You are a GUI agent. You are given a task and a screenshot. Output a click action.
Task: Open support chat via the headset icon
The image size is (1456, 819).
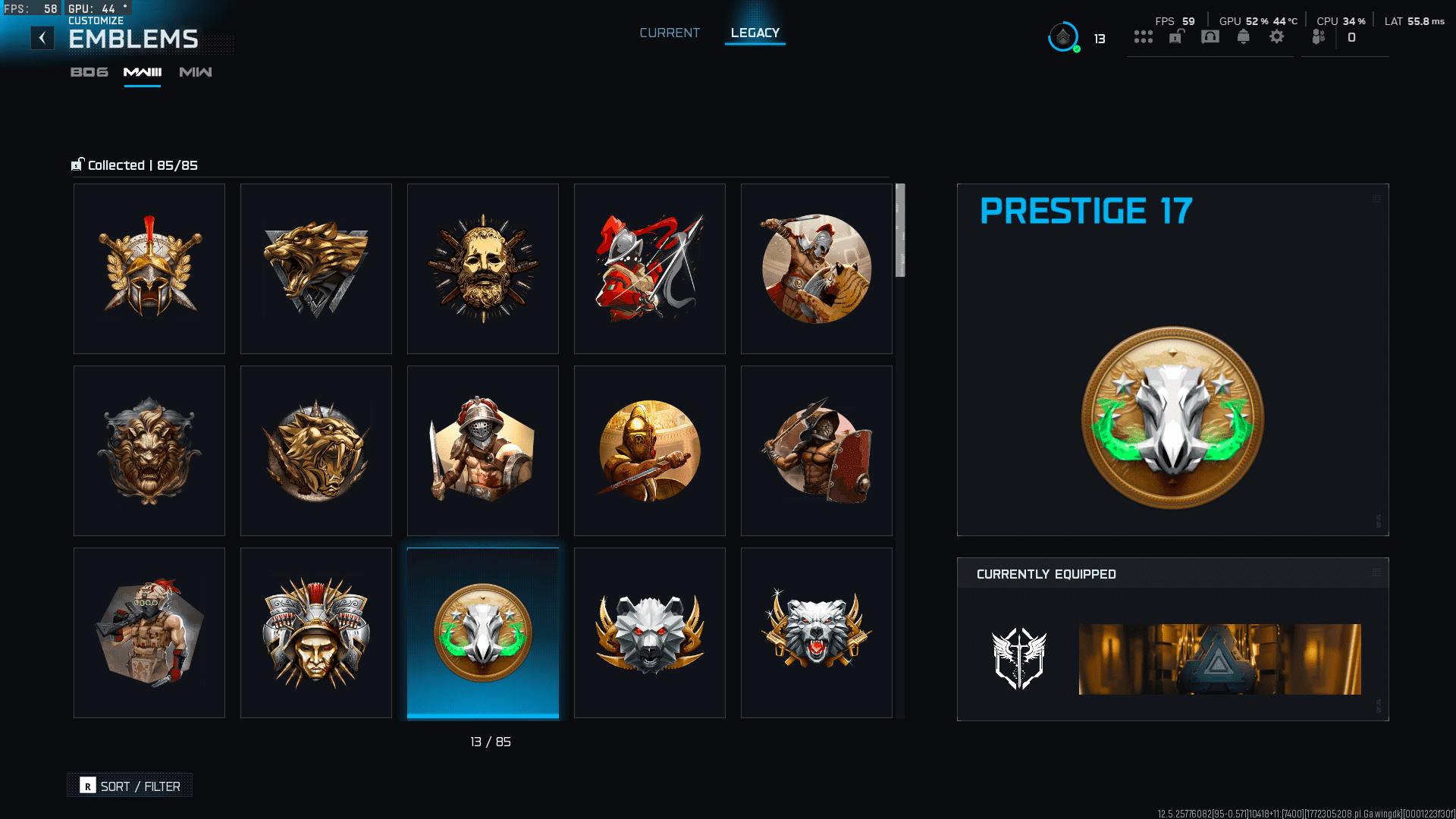coord(1210,36)
